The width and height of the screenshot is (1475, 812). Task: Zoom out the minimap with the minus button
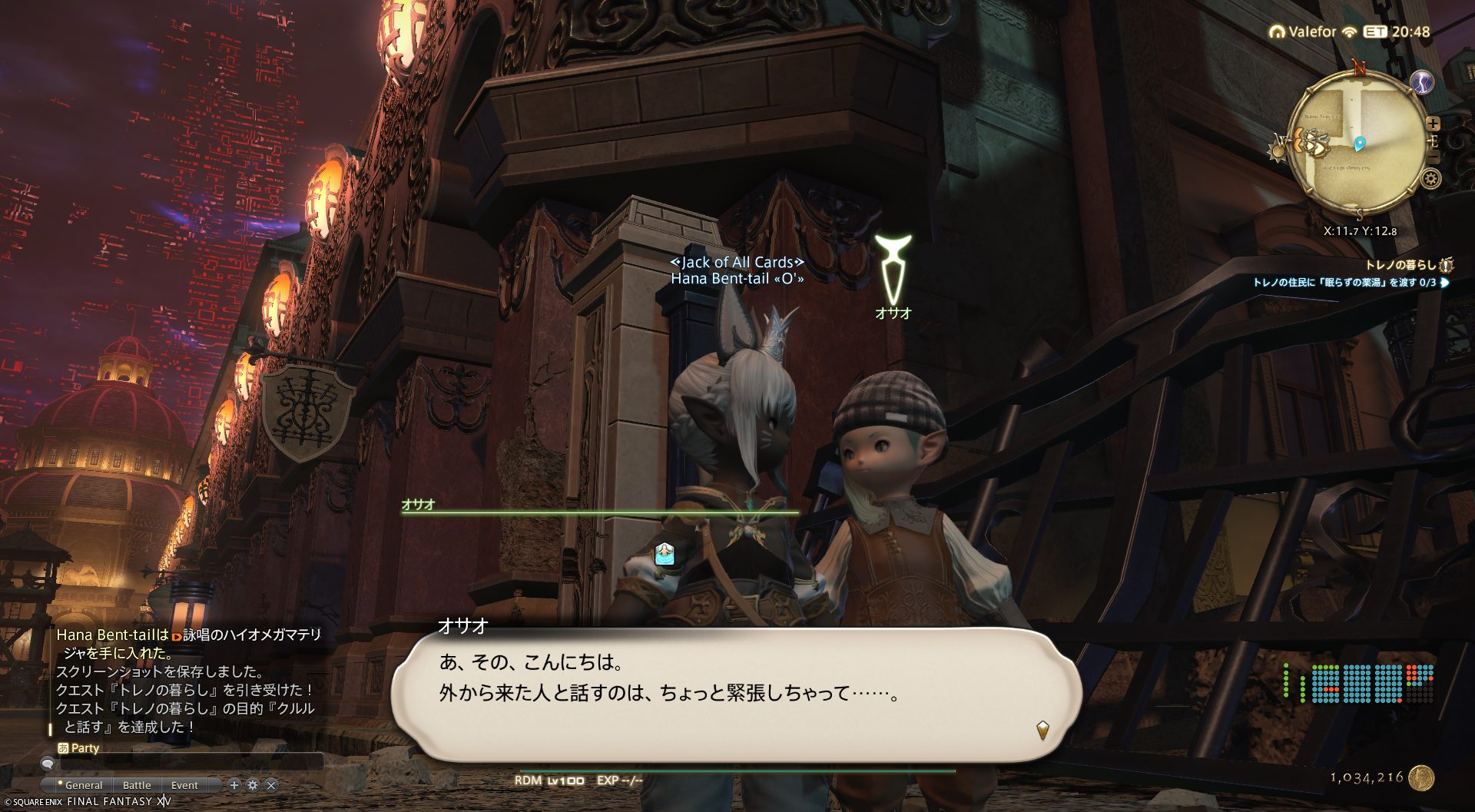pos(1433,158)
